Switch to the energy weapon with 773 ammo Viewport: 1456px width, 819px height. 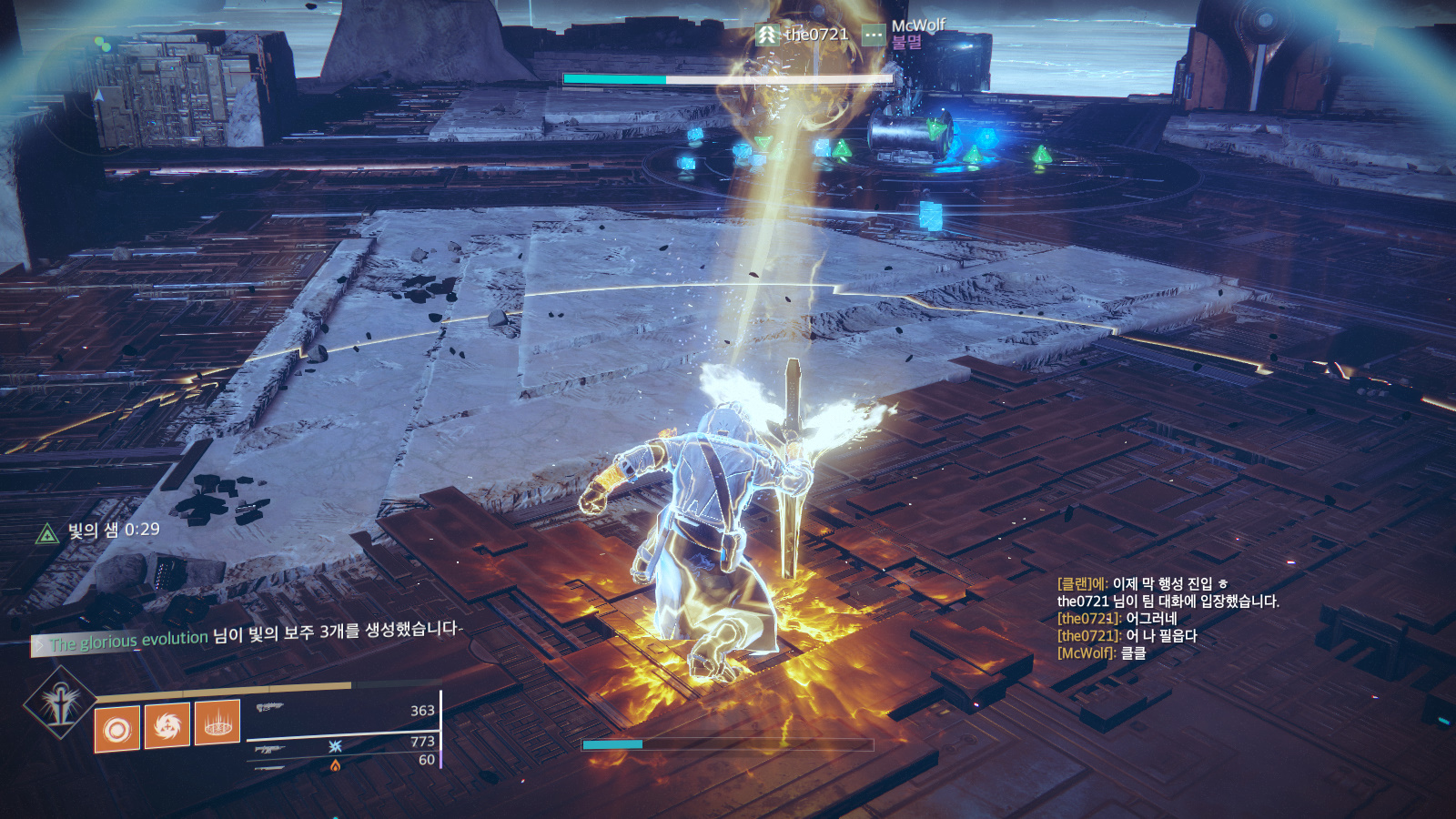pyautogui.click(x=344, y=744)
